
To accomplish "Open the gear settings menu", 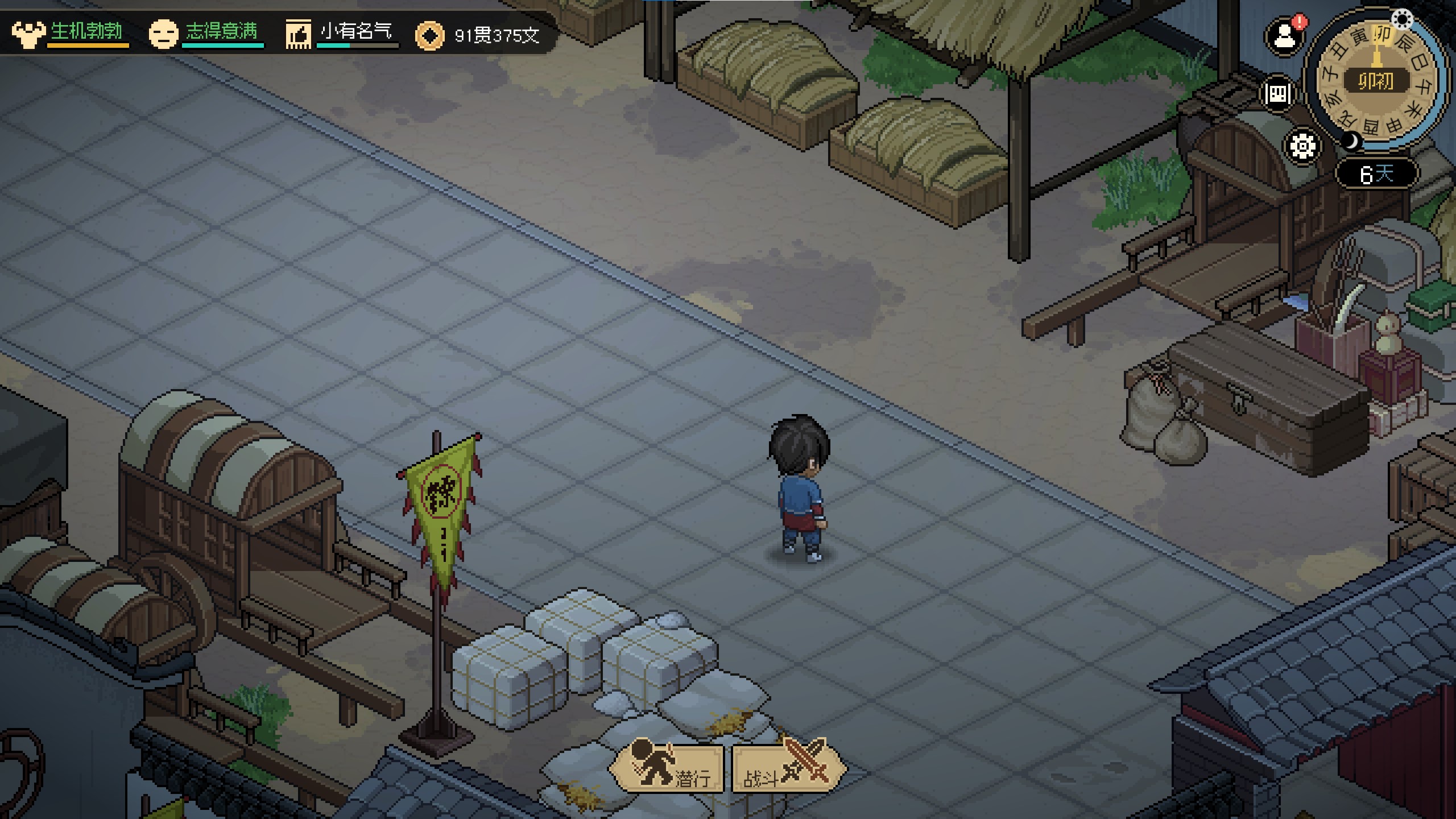I will [x=1302, y=146].
